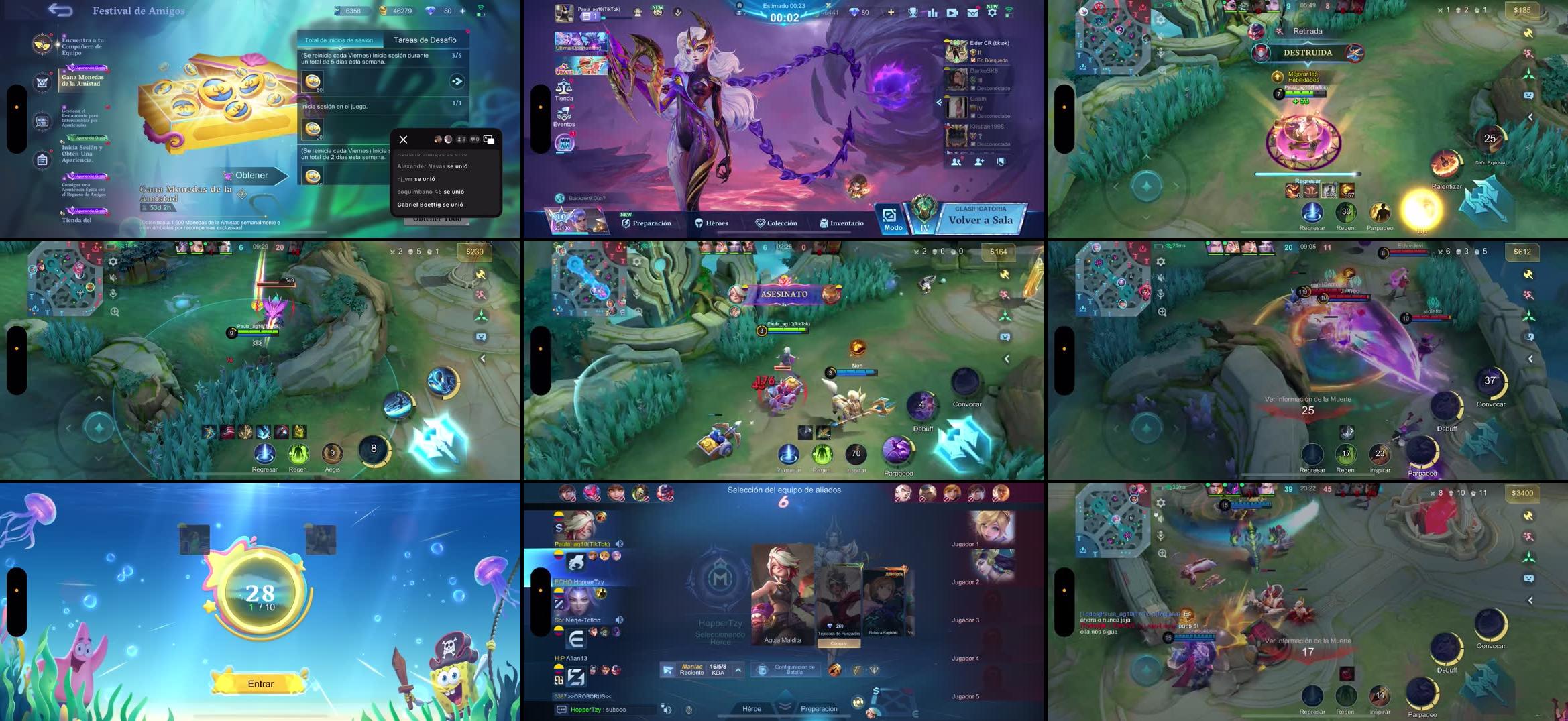Image resolution: width=1568 pixels, height=721 pixels.
Task: Click the chat input field showing subooo
Action: pyautogui.click(x=602, y=710)
